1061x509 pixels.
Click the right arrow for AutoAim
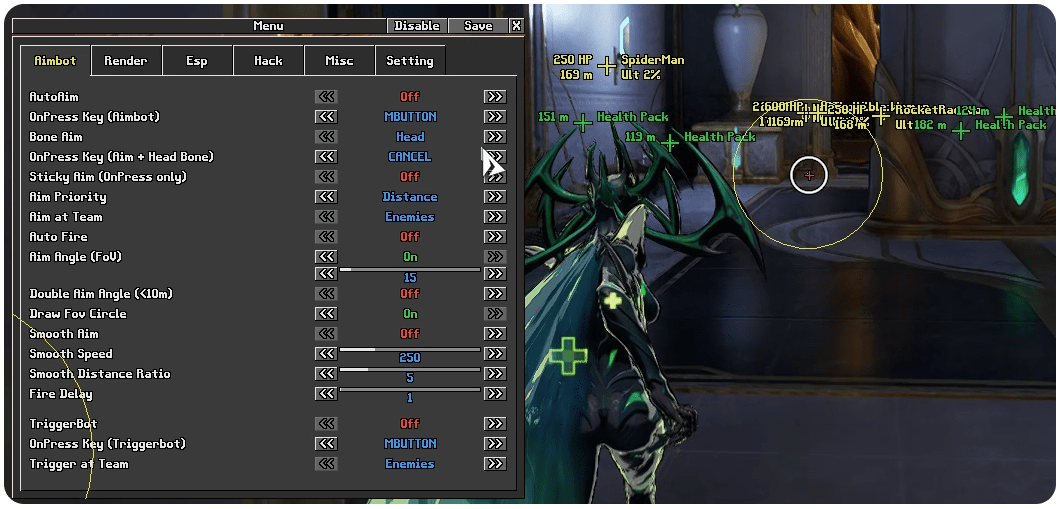(x=494, y=97)
